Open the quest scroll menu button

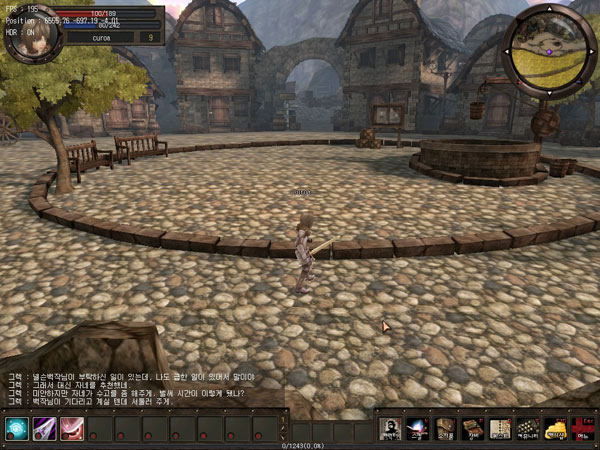point(500,428)
